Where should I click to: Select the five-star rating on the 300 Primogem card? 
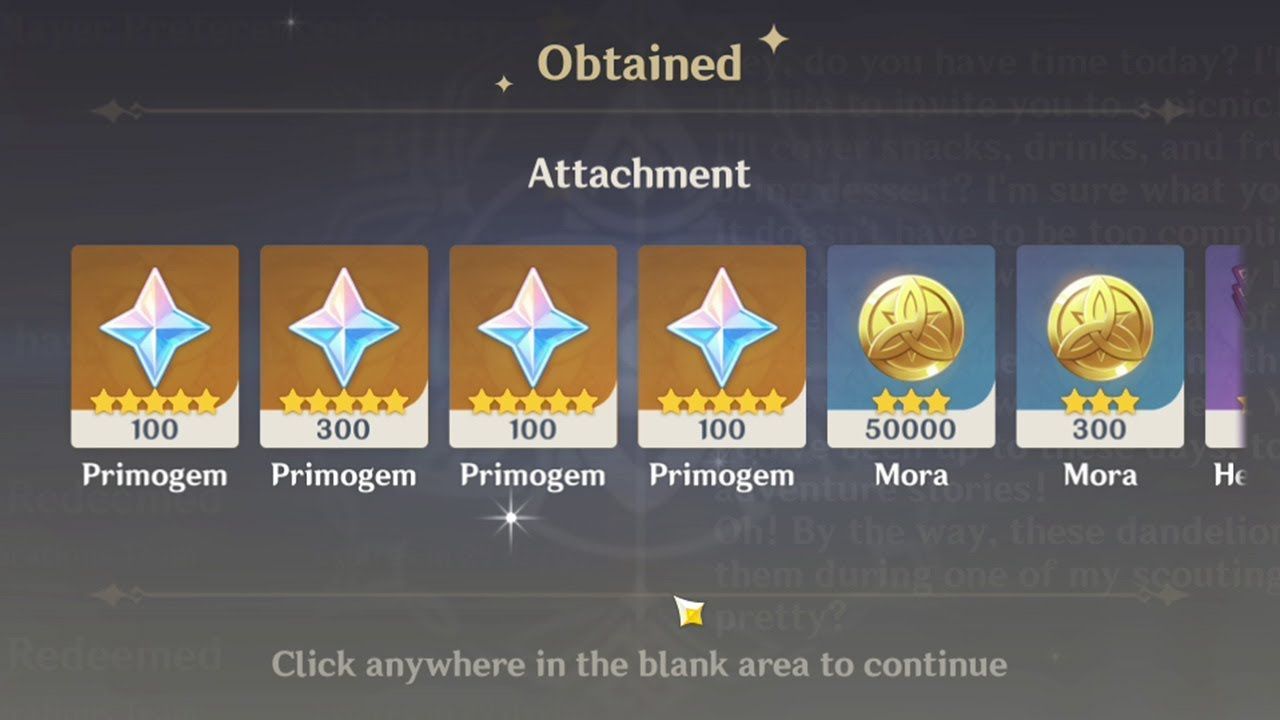(344, 398)
